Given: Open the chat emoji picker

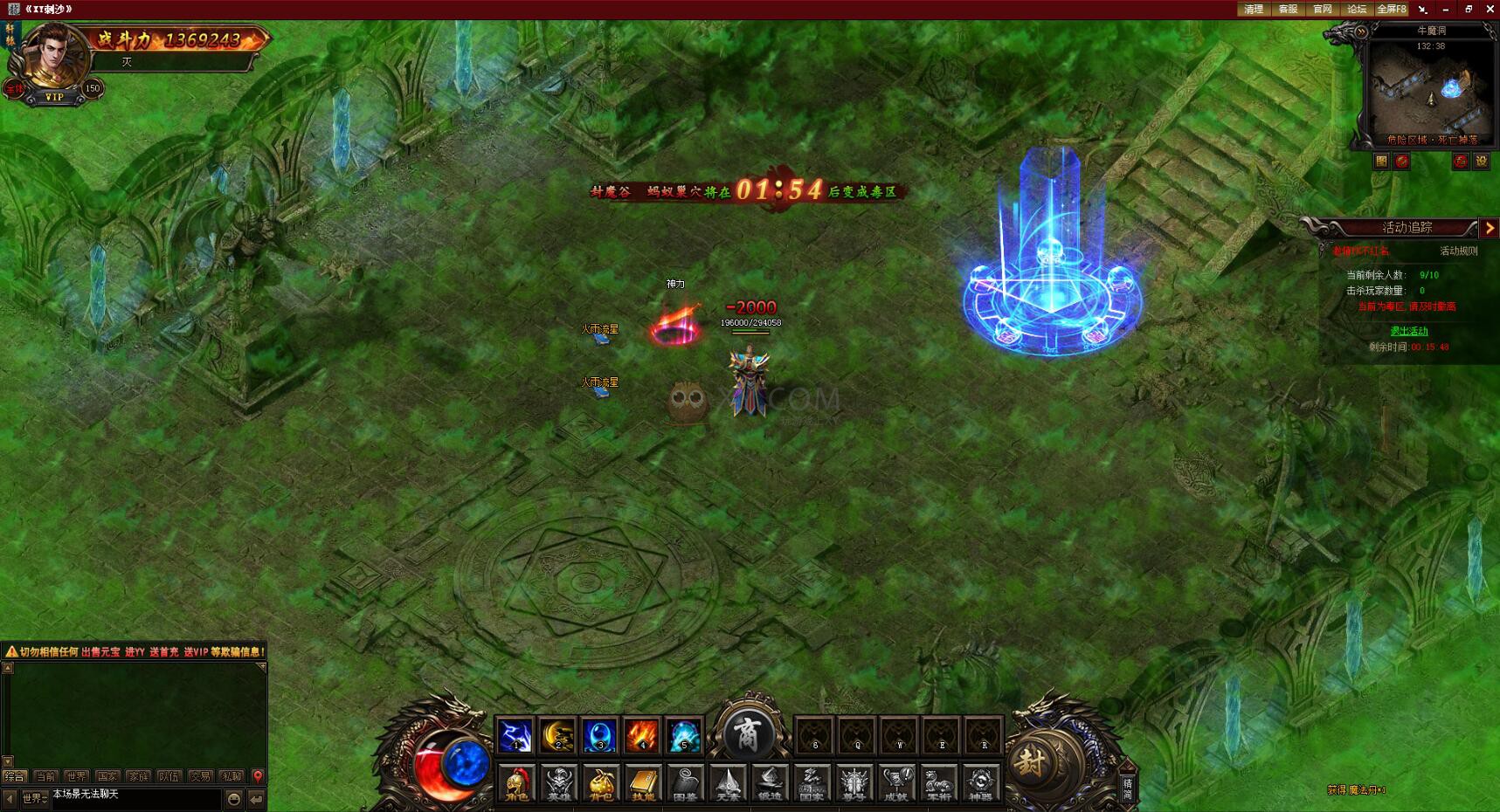Looking at the screenshot, I should pyautogui.click(x=234, y=799).
